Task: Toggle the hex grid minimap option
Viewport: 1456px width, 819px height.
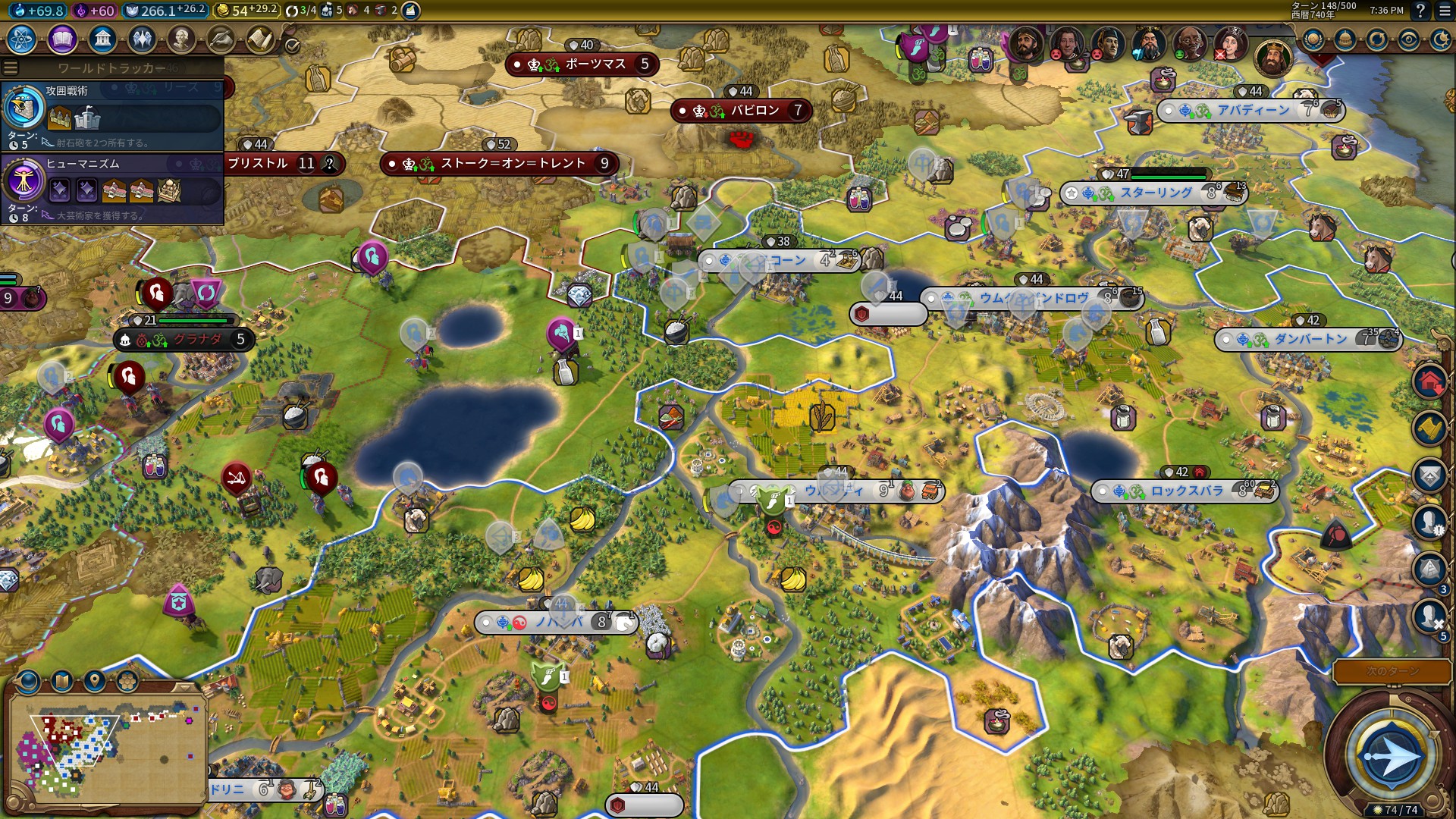Action: click(127, 681)
